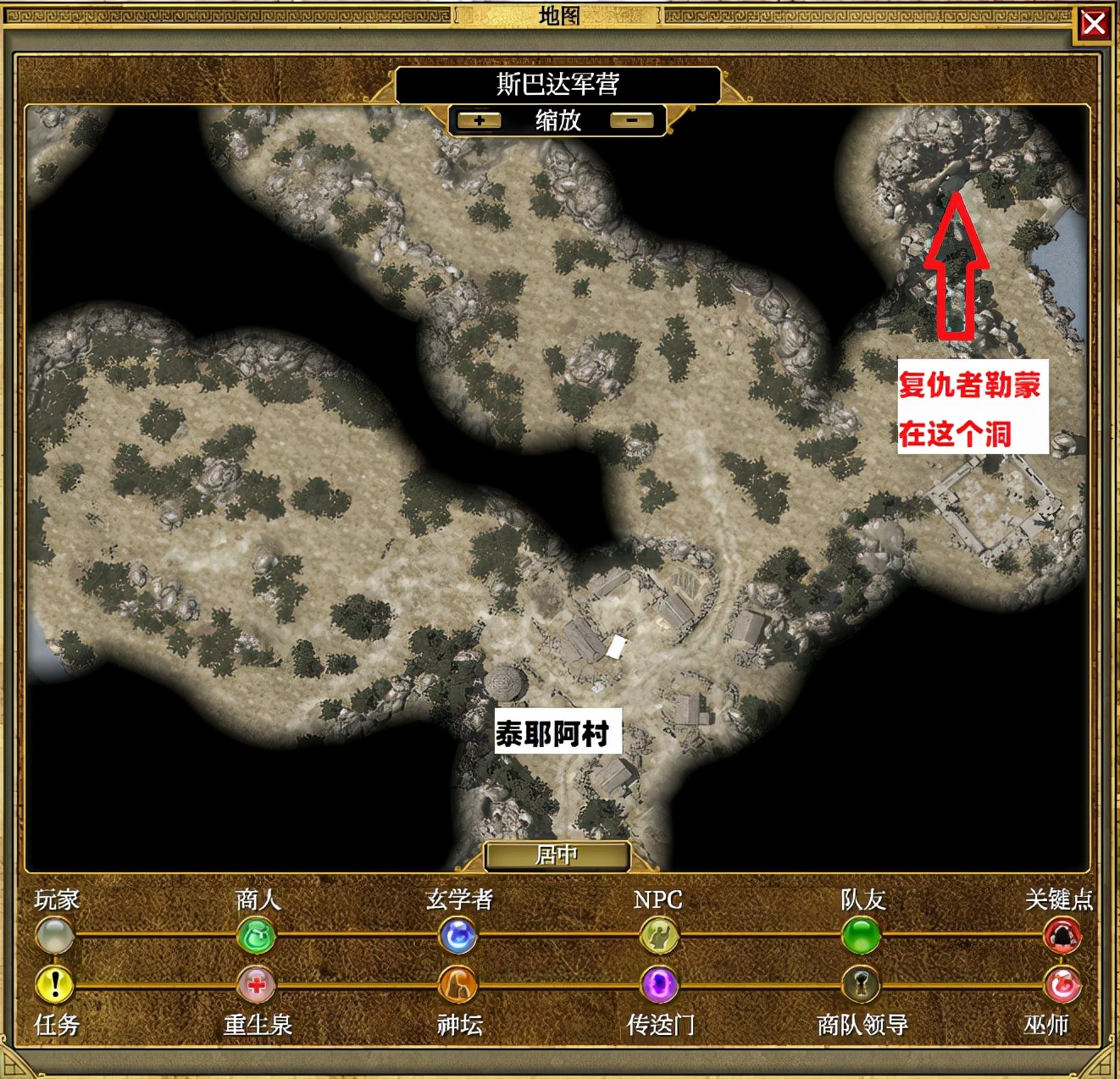Screen dimensions: 1120x1079
Task: Toggle the 重生泉 rebirth fountain orb
Action: [x=256, y=984]
